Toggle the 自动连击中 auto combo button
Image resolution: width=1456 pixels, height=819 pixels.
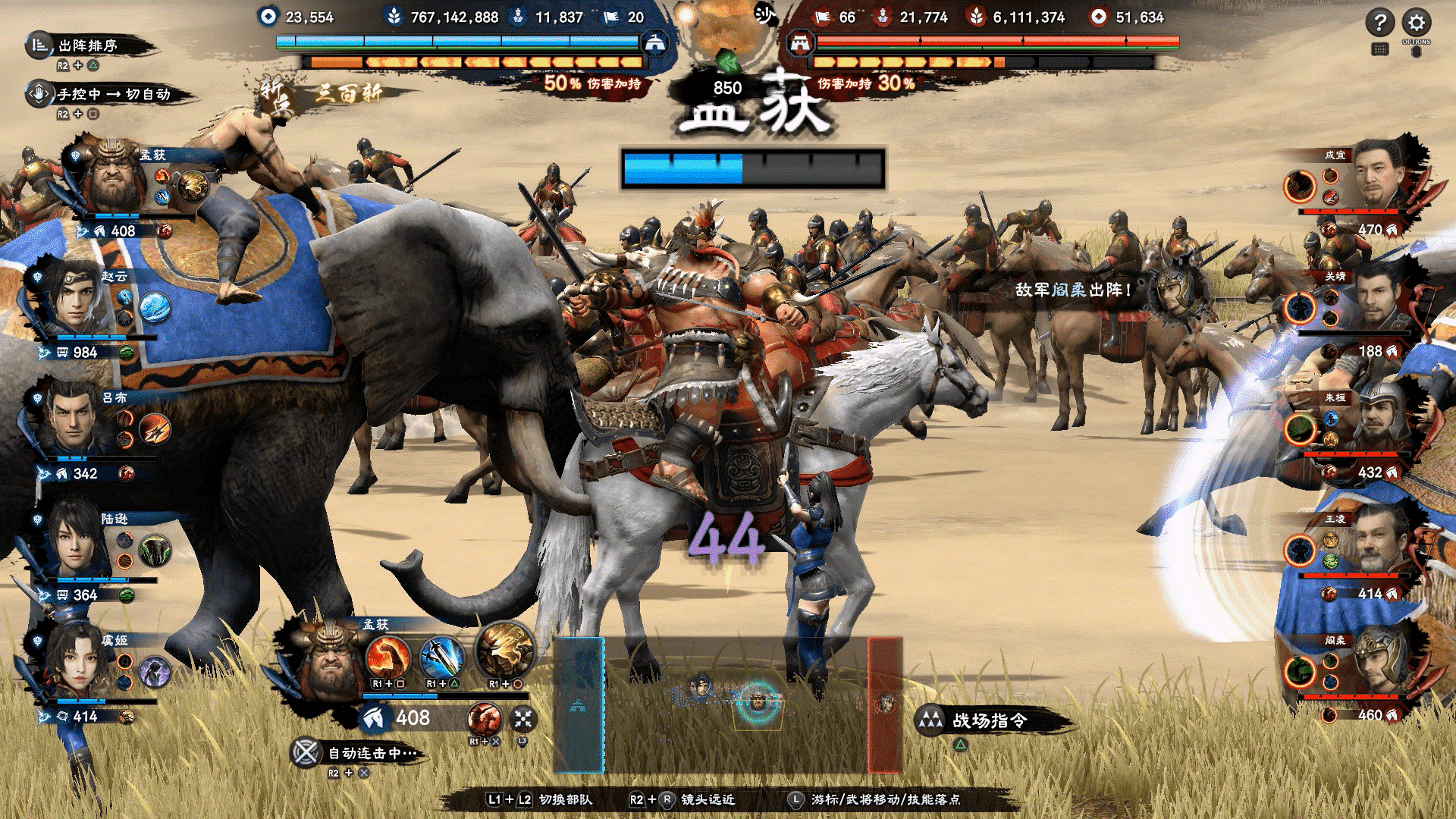click(306, 753)
